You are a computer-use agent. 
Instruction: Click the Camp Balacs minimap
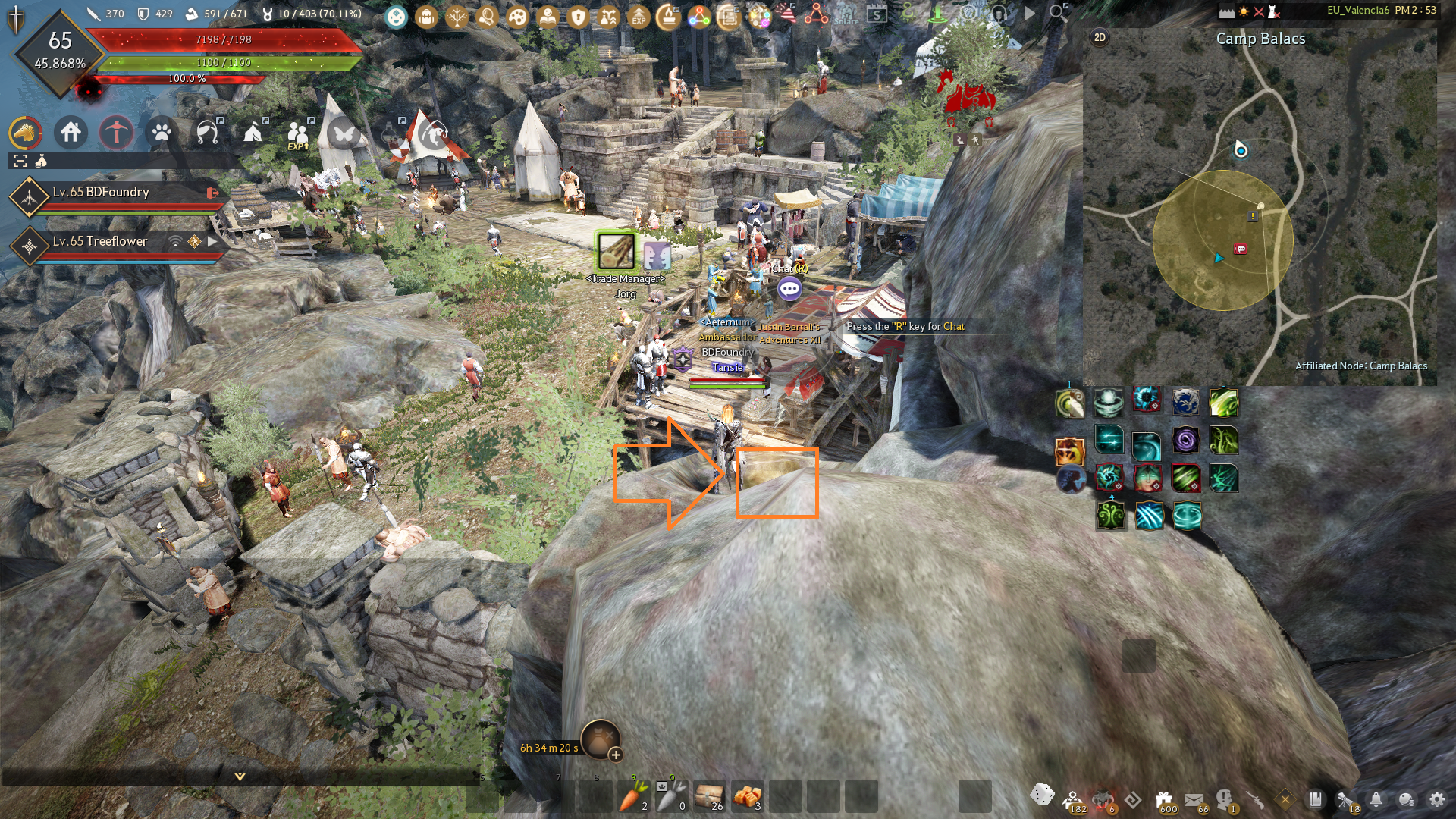click(1259, 212)
